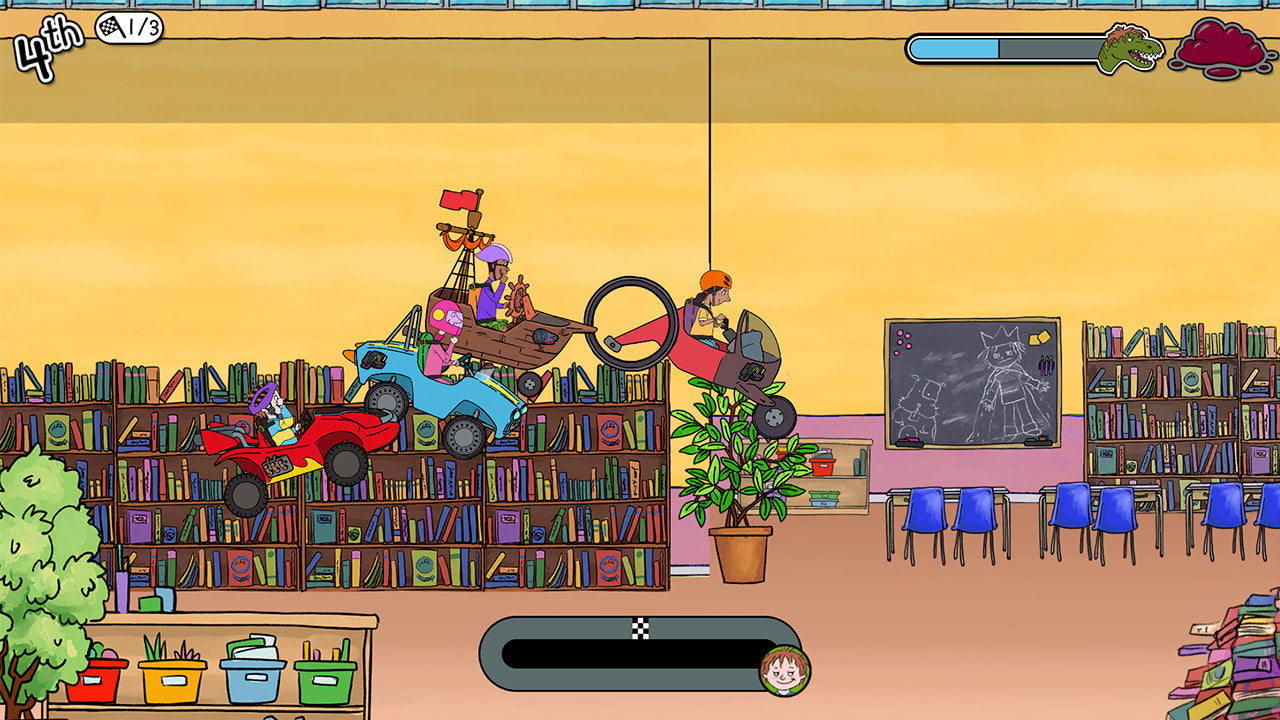Click the checkered finish flag marker
1280x720 pixels.
(x=640, y=628)
